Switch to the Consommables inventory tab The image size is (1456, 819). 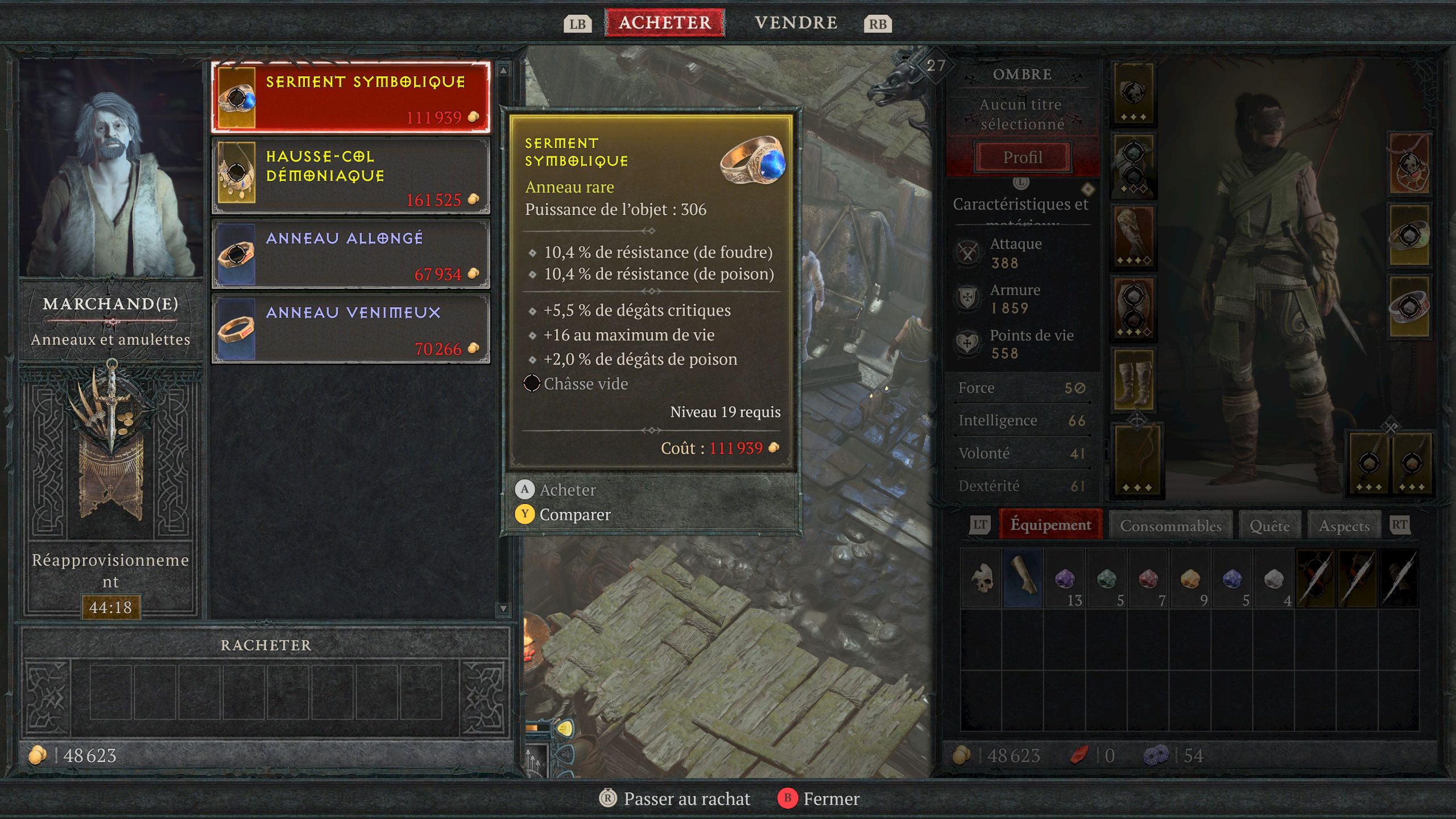[x=1170, y=526]
